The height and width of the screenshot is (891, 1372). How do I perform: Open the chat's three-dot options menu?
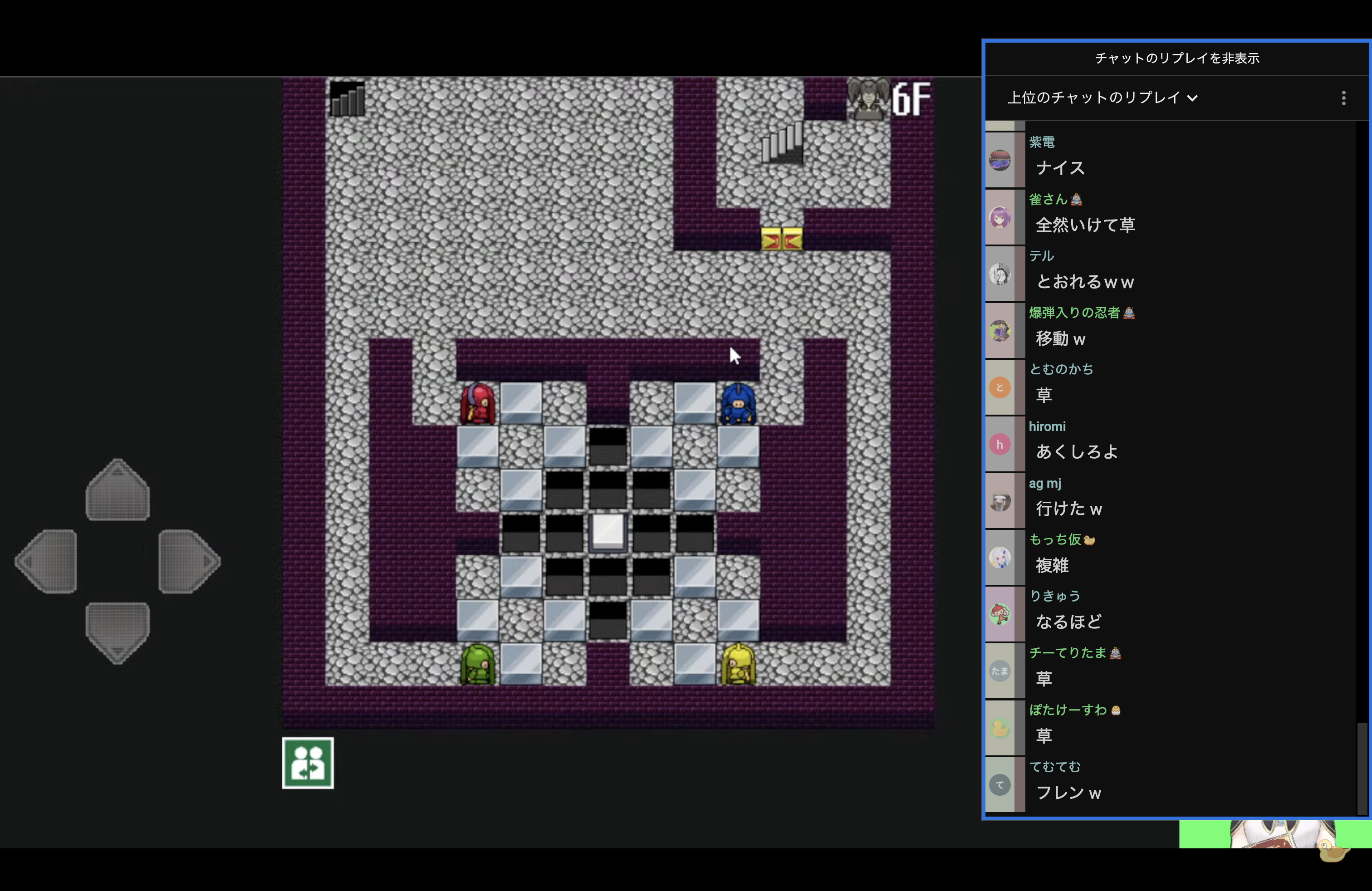tap(1343, 98)
